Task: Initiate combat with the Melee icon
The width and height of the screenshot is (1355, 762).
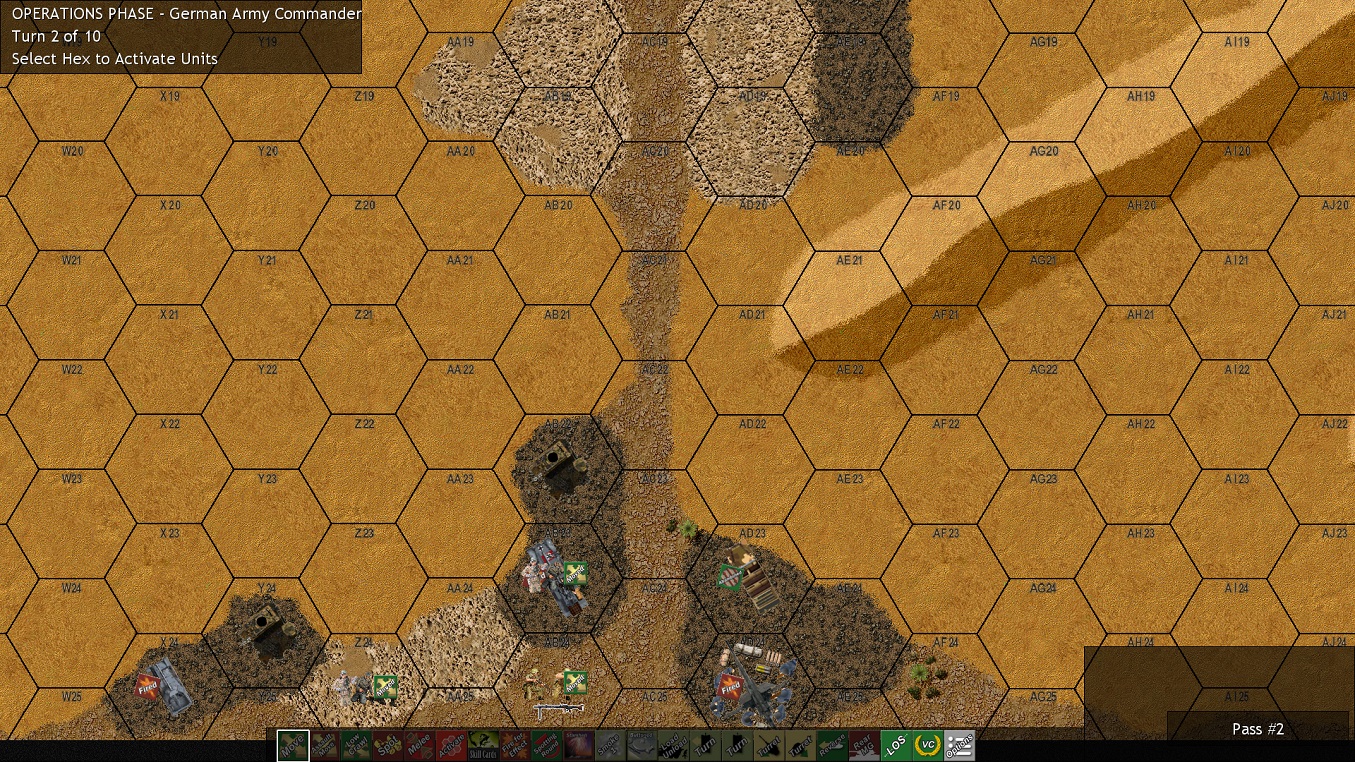Action: tap(420, 745)
